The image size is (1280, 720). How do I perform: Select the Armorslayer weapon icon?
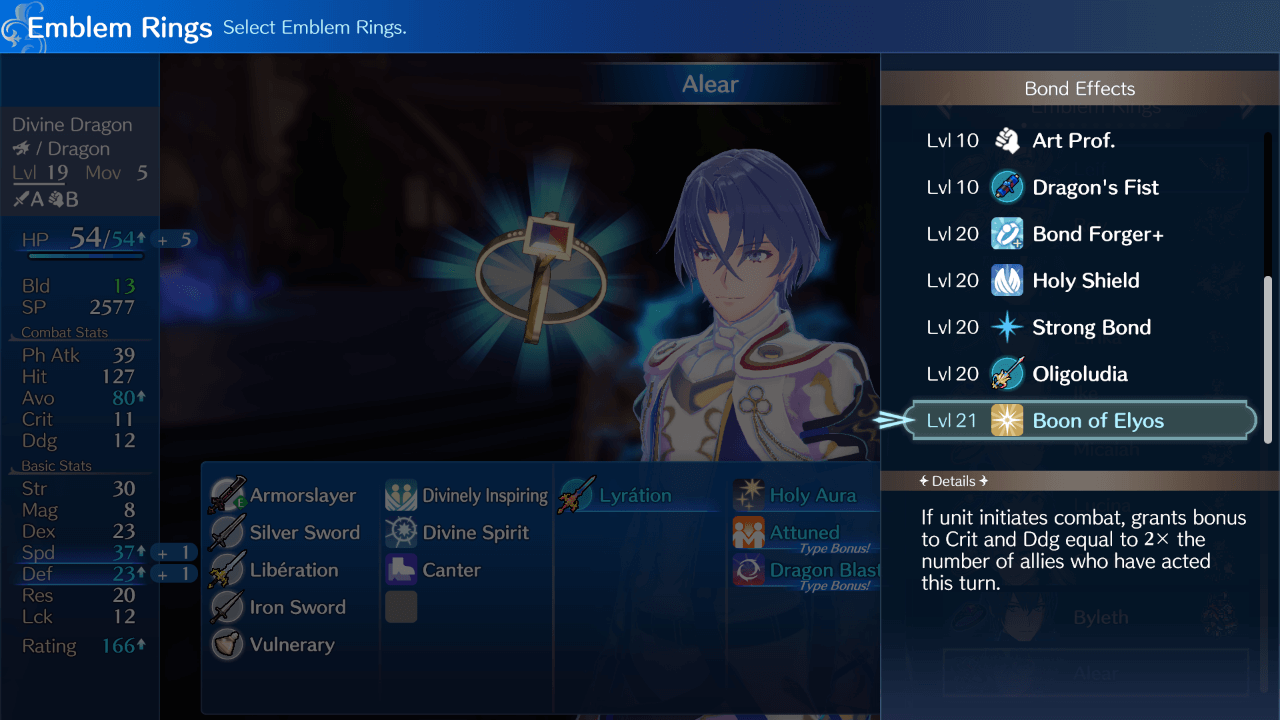[x=226, y=494]
